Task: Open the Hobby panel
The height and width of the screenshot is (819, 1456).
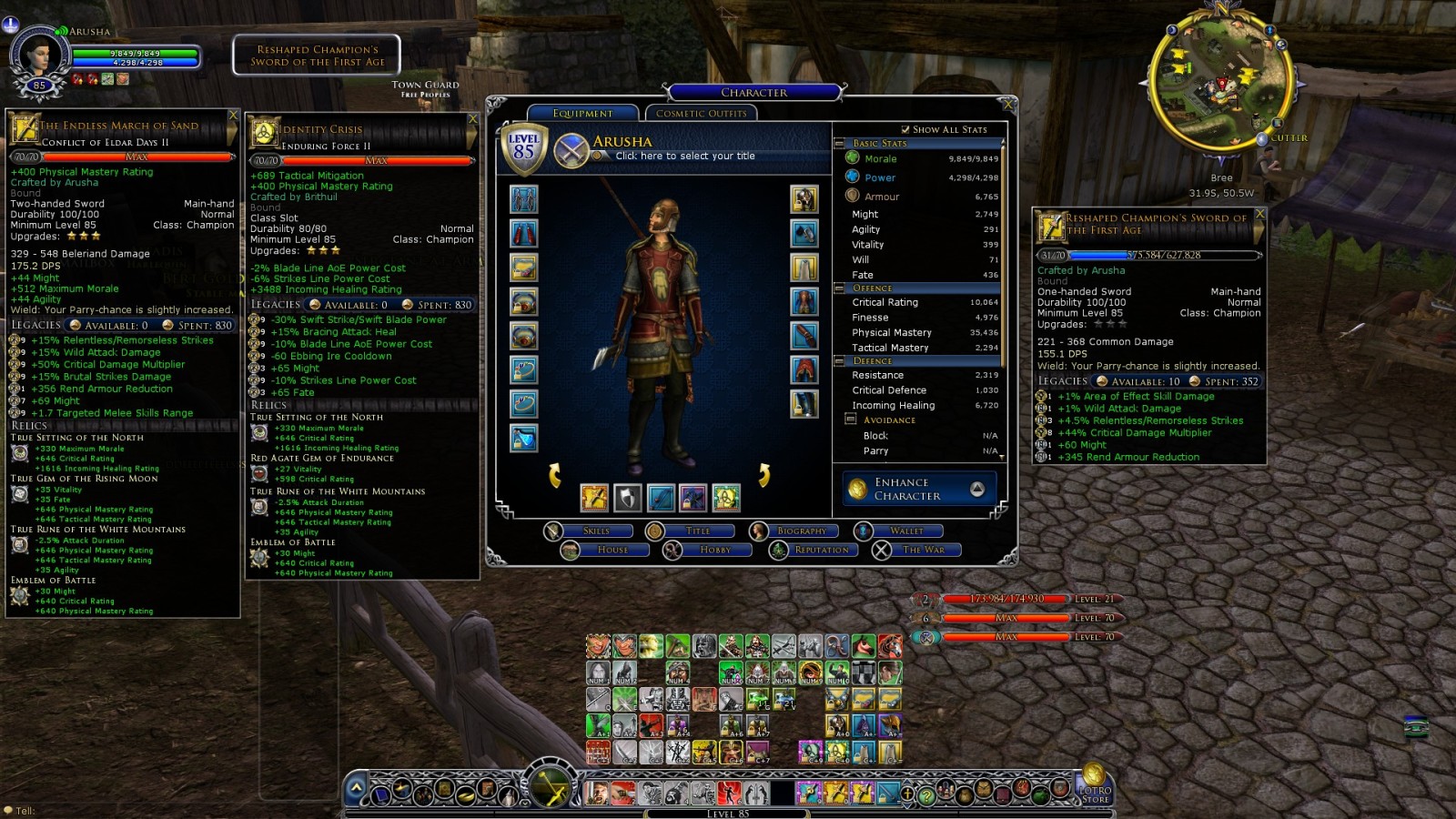Action: click(714, 550)
